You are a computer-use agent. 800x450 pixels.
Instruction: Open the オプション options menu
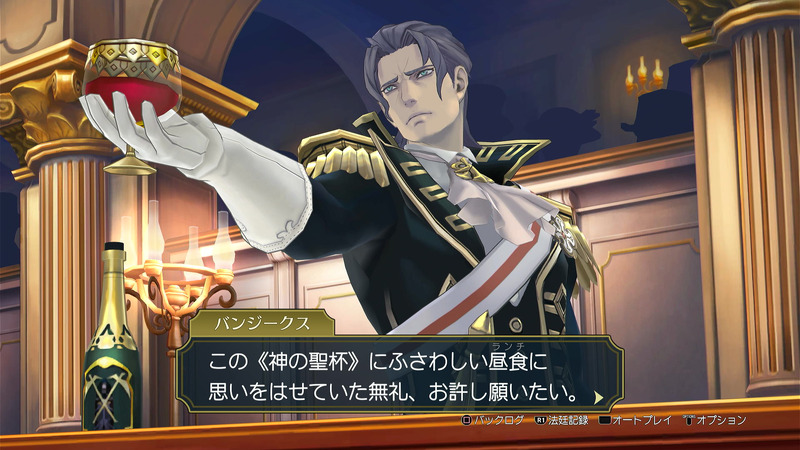714,420
